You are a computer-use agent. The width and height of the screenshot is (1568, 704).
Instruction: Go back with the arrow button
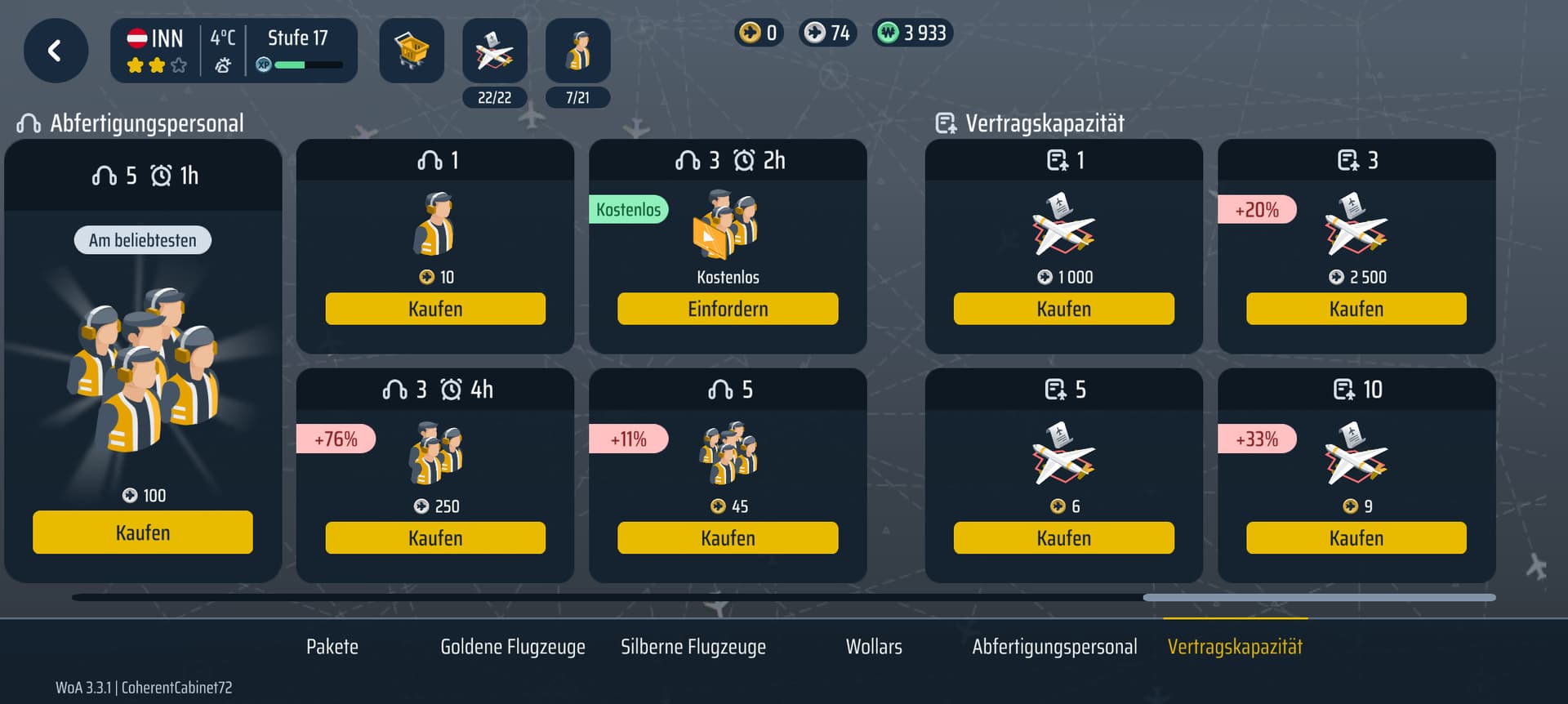point(56,51)
